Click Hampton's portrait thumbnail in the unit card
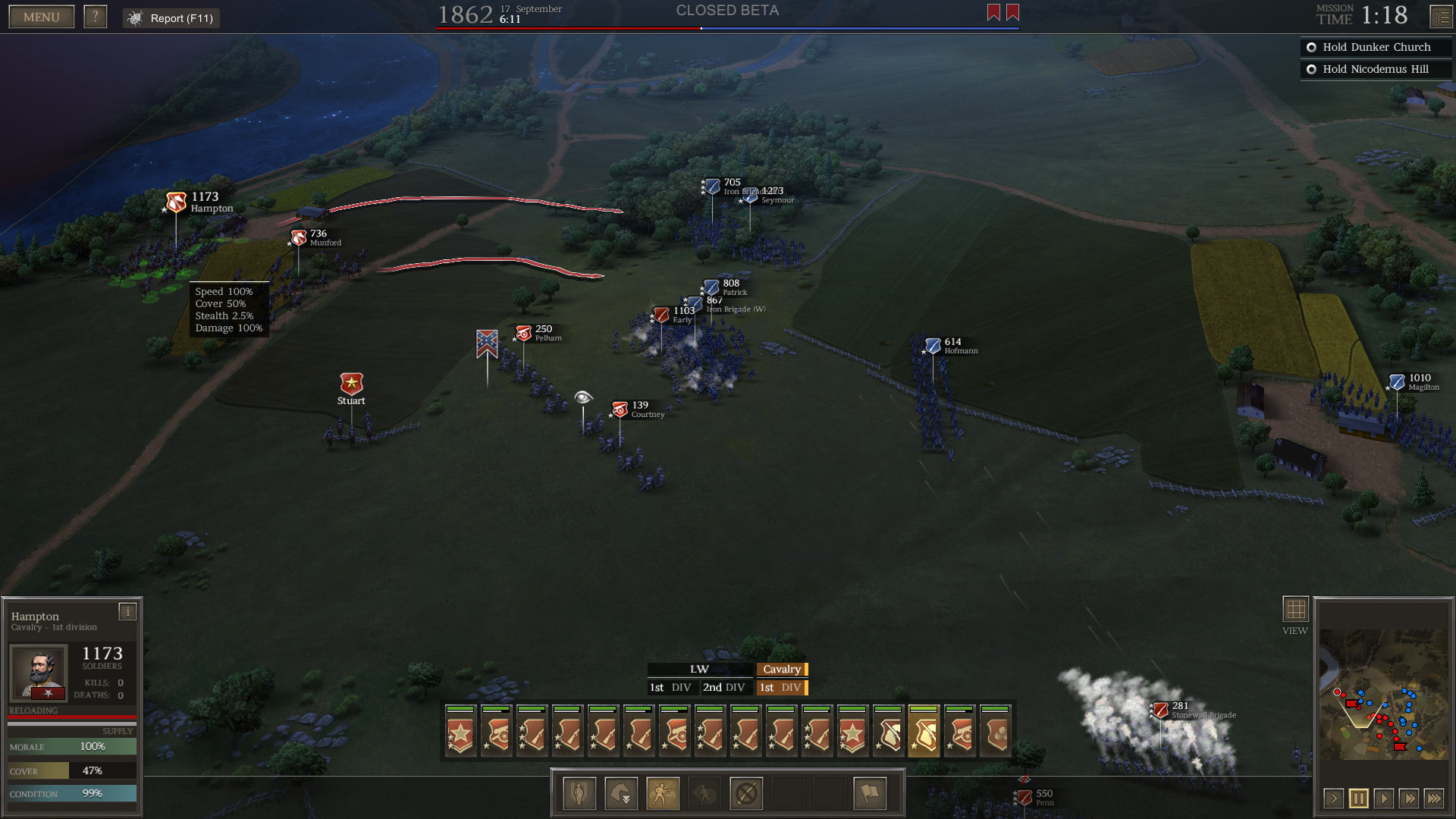Viewport: 1456px width, 819px height. pos(39,672)
